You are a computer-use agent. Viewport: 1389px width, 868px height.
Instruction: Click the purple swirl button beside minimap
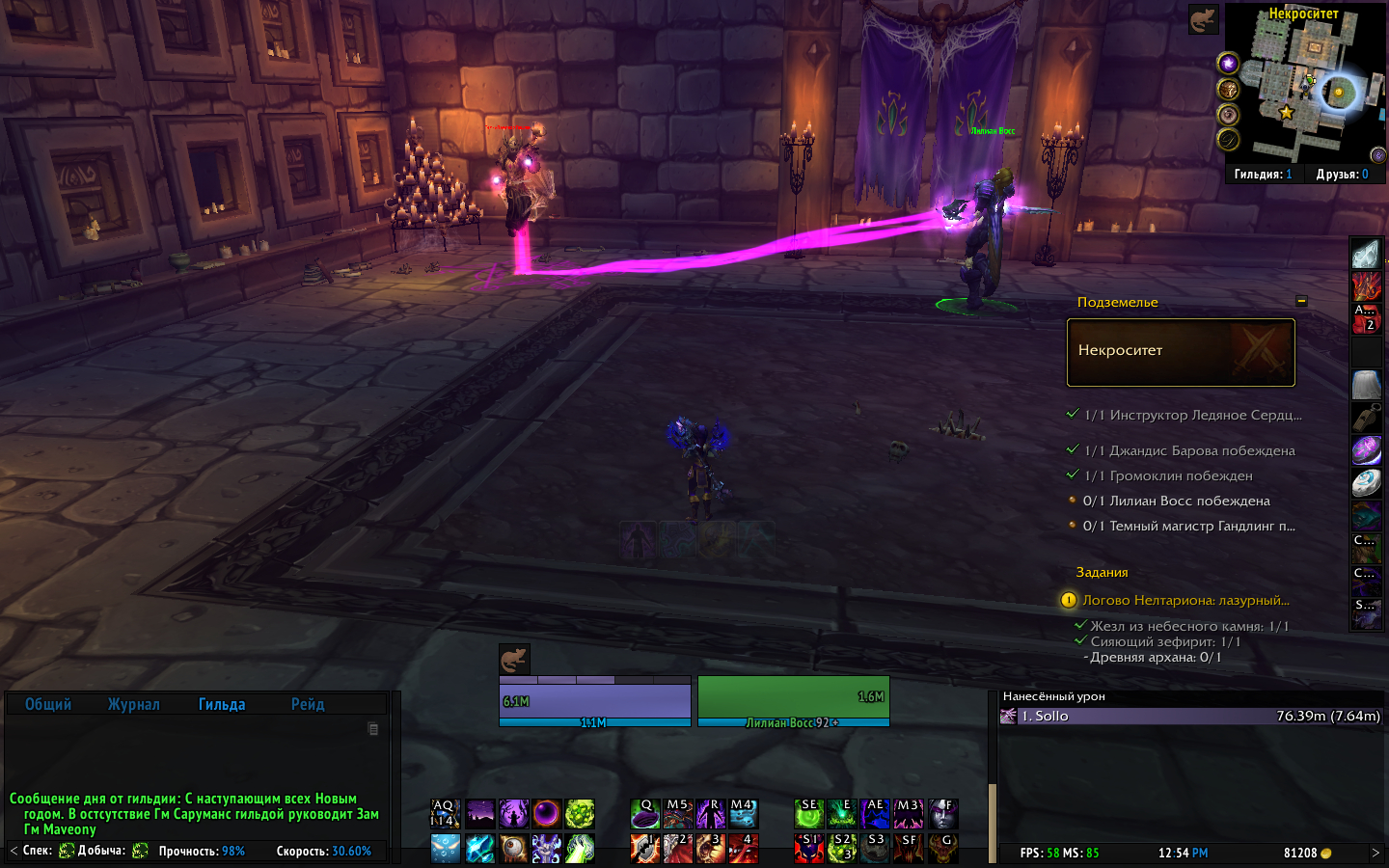(1228, 64)
